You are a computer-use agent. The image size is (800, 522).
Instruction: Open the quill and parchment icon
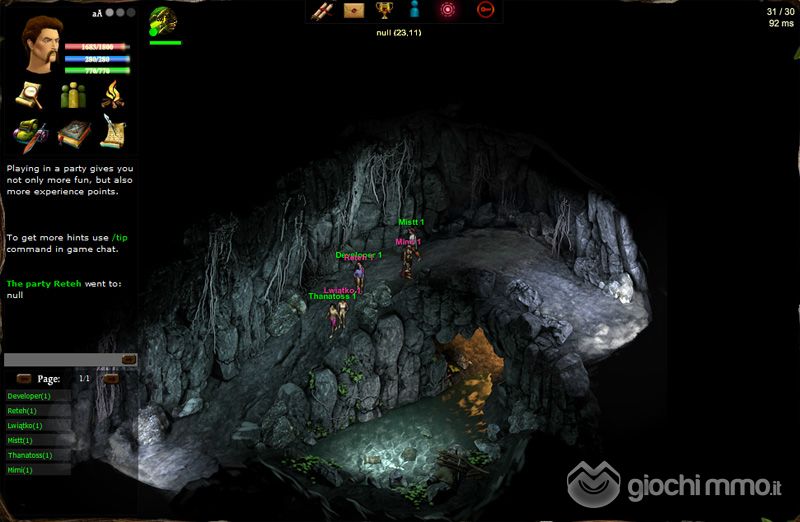coord(115,133)
